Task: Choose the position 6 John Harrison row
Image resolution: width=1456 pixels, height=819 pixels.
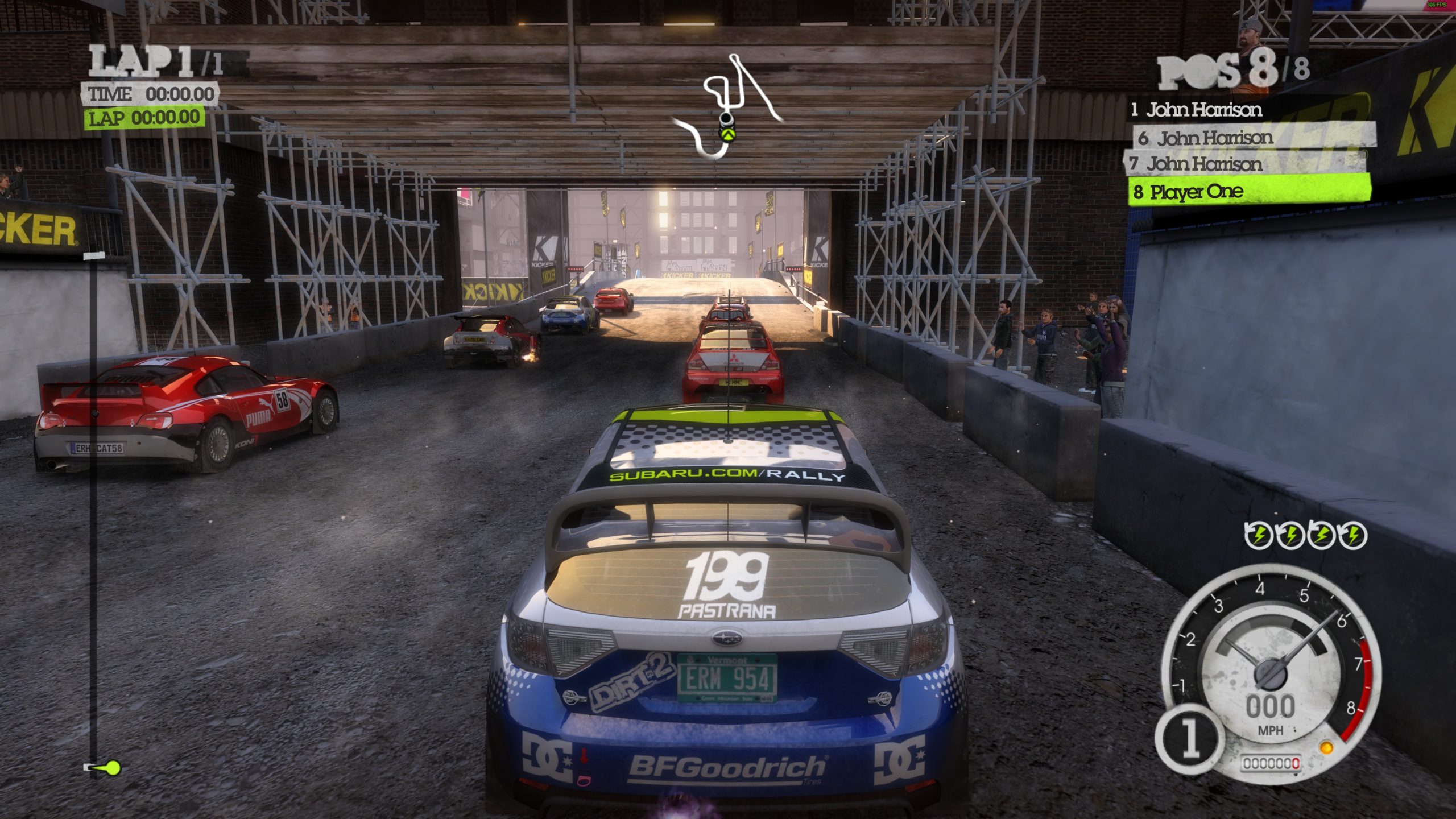Action: [x=1206, y=138]
